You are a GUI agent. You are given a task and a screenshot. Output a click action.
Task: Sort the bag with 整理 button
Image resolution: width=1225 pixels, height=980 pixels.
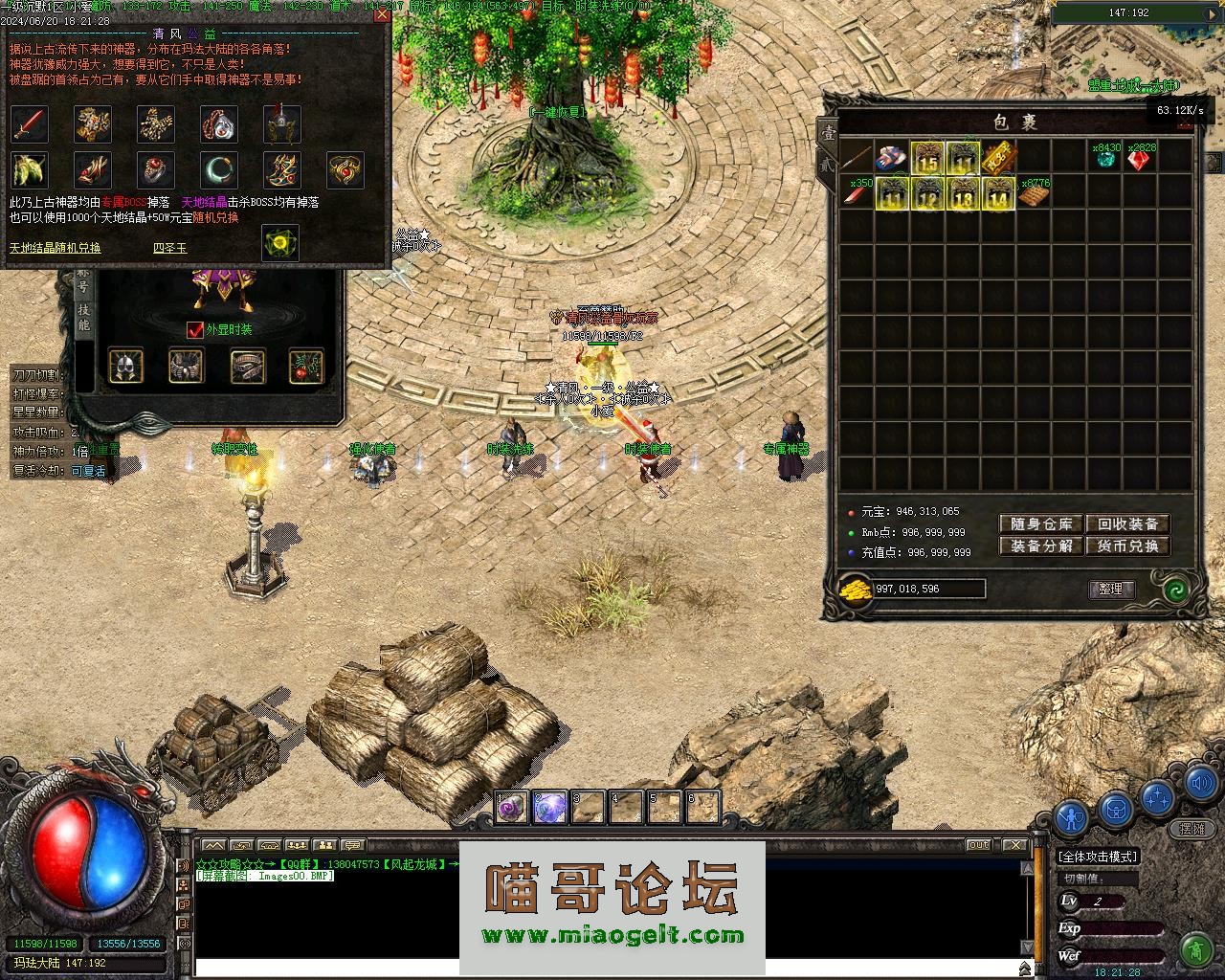(x=1111, y=590)
